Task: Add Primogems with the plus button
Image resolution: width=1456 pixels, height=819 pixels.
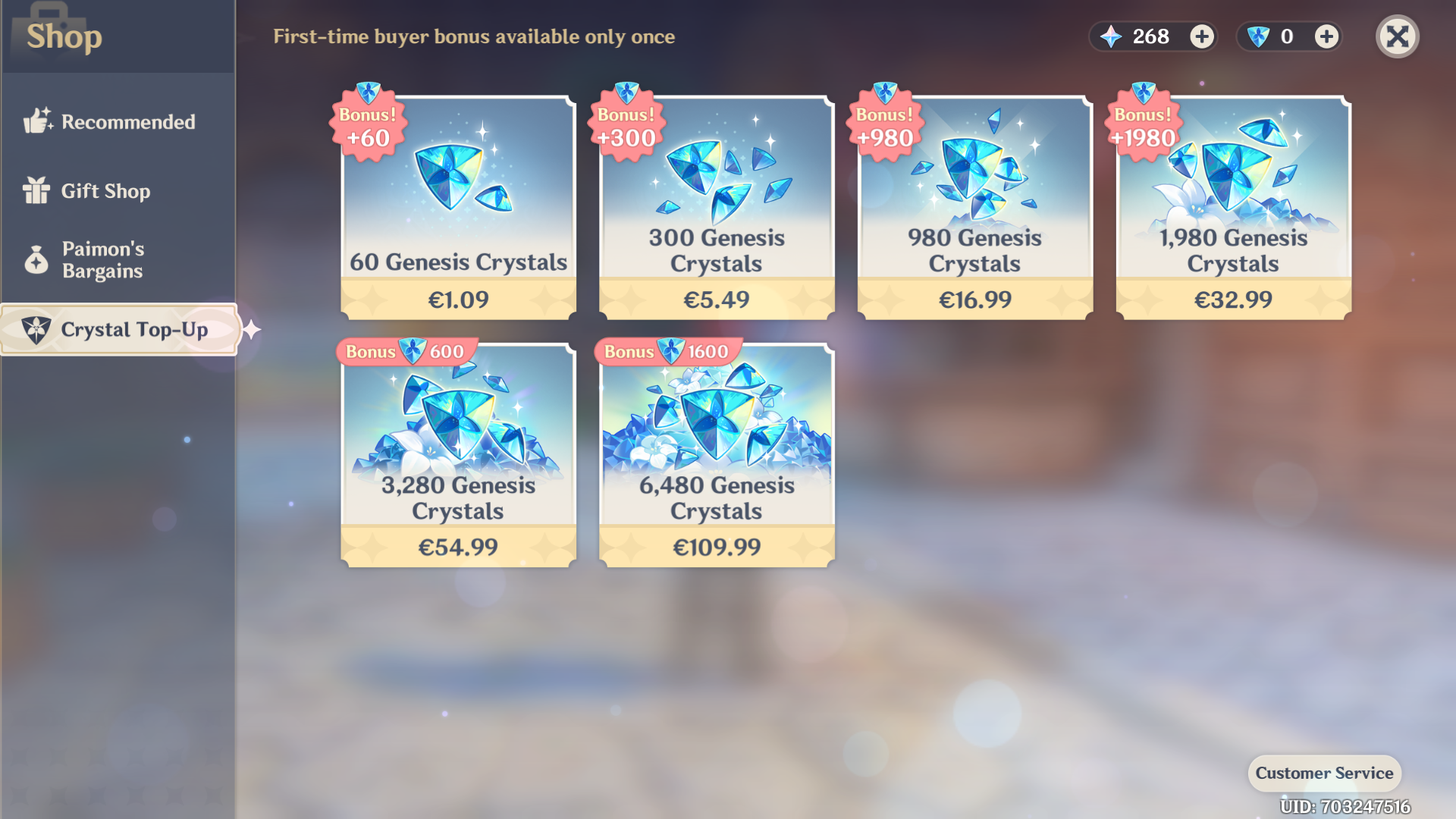Action: tap(1201, 36)
